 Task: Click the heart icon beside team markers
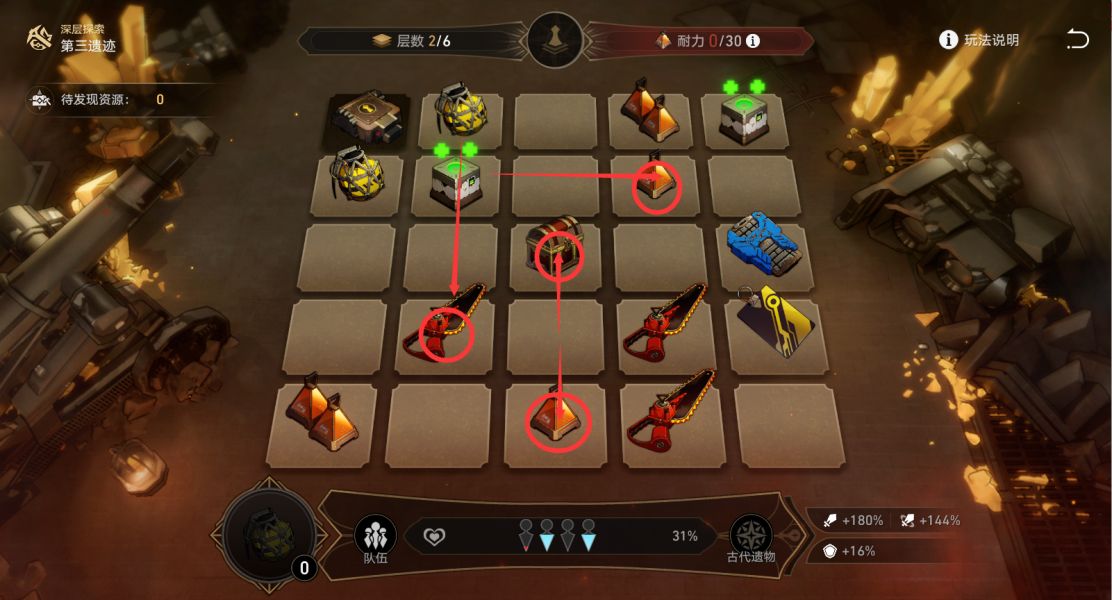click(x=433, y=536)
